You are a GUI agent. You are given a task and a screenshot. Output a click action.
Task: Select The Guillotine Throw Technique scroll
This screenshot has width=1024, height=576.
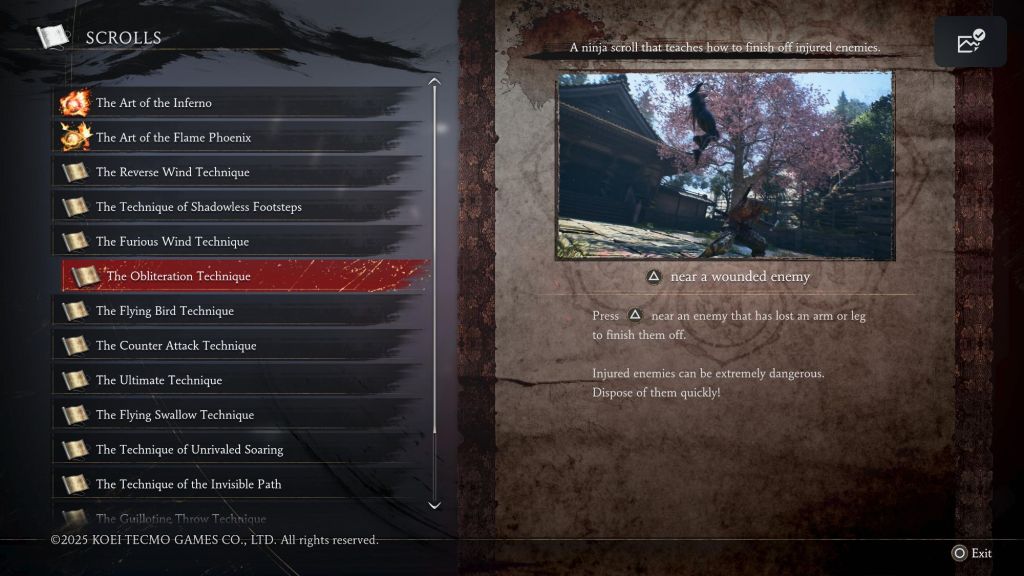coord(180,518)
